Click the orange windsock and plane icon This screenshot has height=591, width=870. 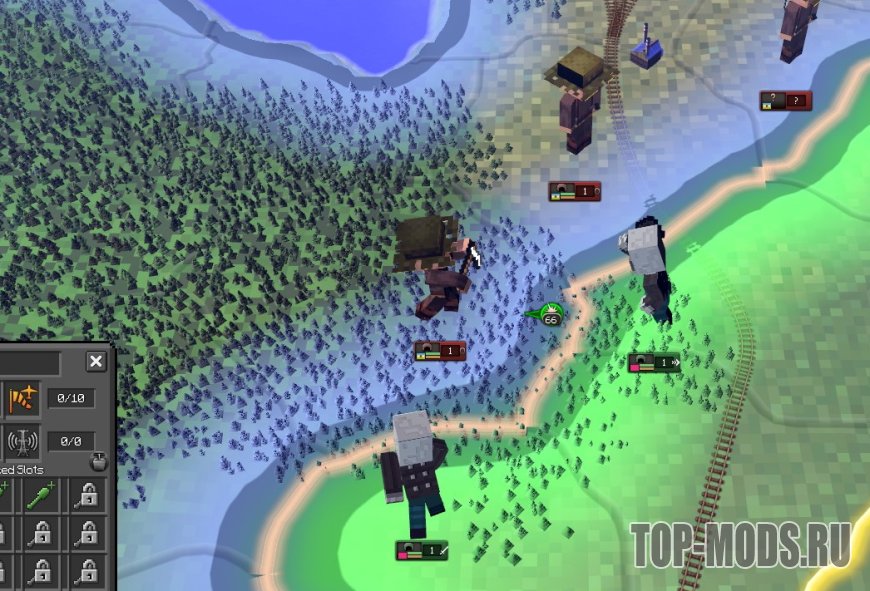[22, 398]
